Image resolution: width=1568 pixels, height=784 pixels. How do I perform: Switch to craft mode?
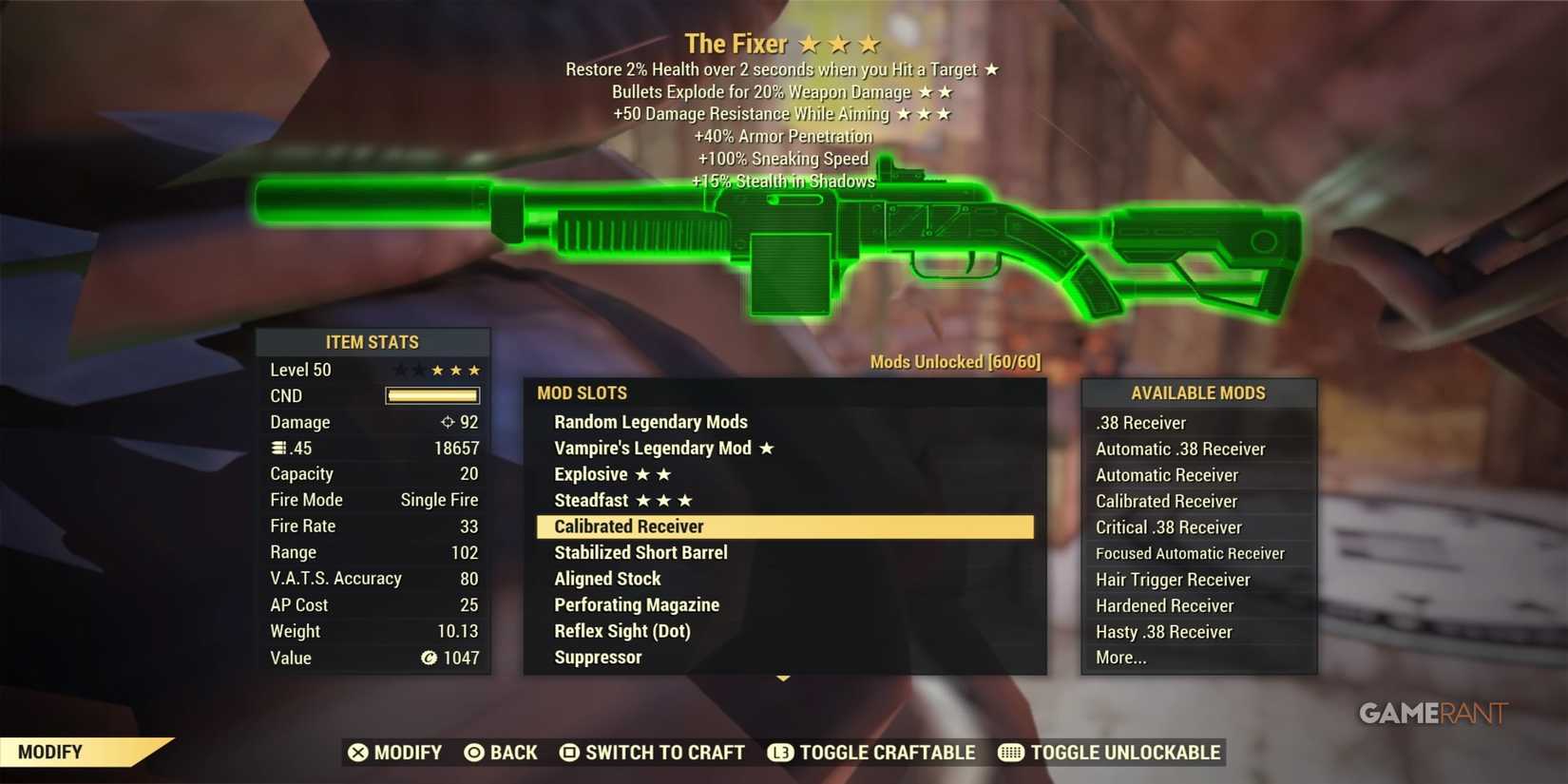coord(663,752)
